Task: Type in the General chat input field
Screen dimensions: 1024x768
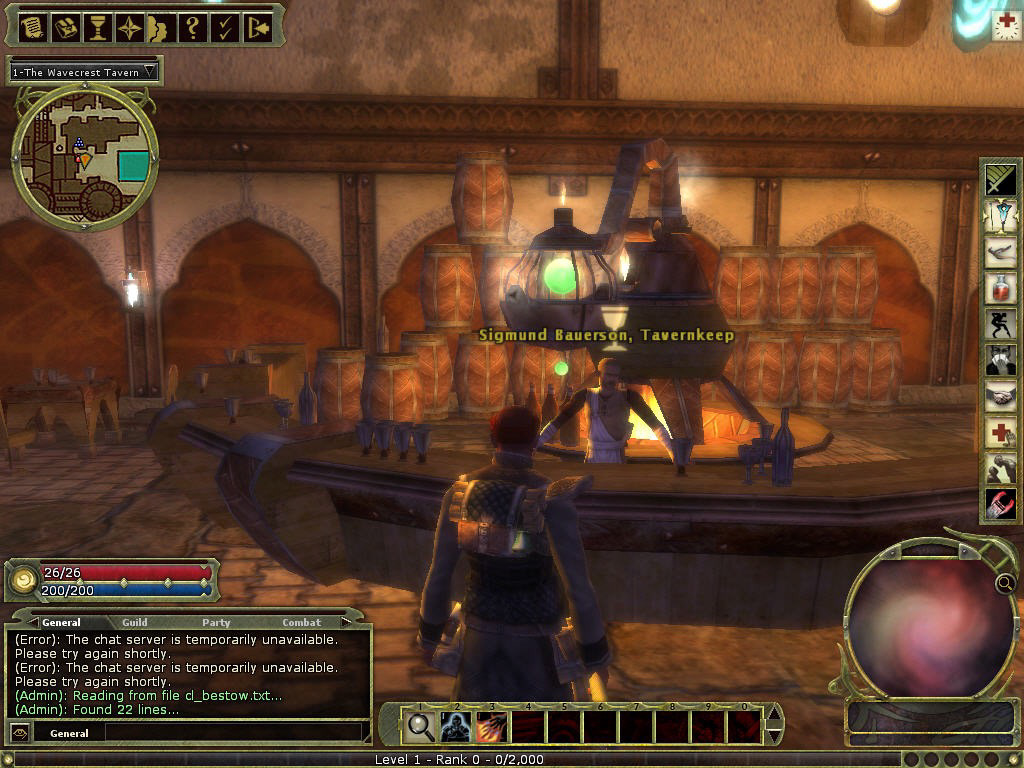Action: click(230, 733)
